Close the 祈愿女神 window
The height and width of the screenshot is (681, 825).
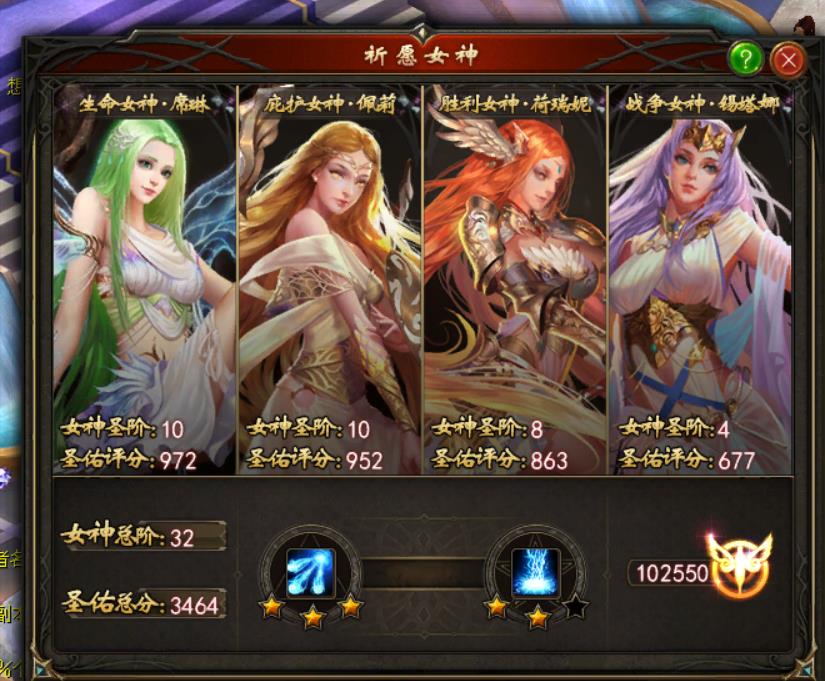point(789,60)
